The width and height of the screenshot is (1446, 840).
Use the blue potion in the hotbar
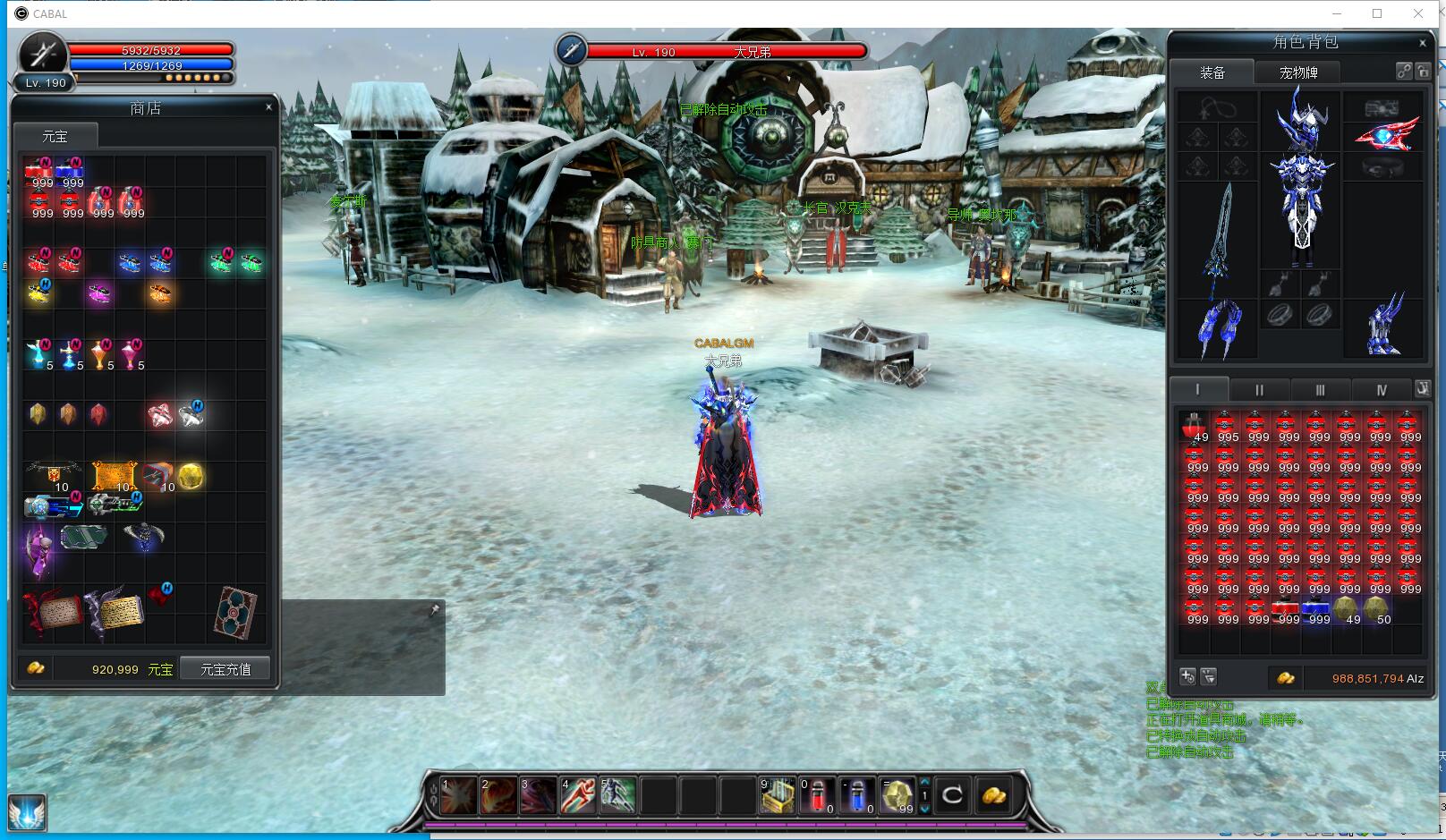[x=856, y=795]
